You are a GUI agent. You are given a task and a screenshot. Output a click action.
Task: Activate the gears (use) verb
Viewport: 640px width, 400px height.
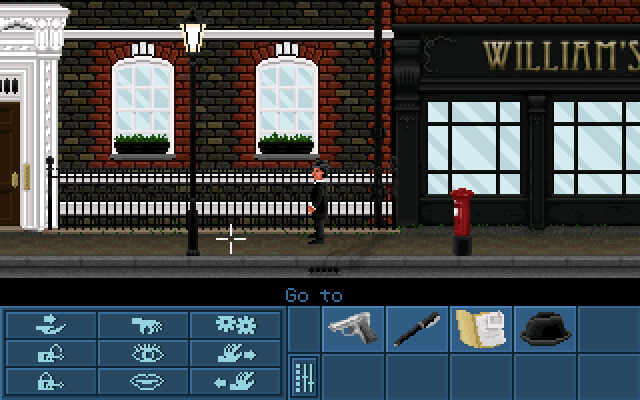(x=236, y=324)
